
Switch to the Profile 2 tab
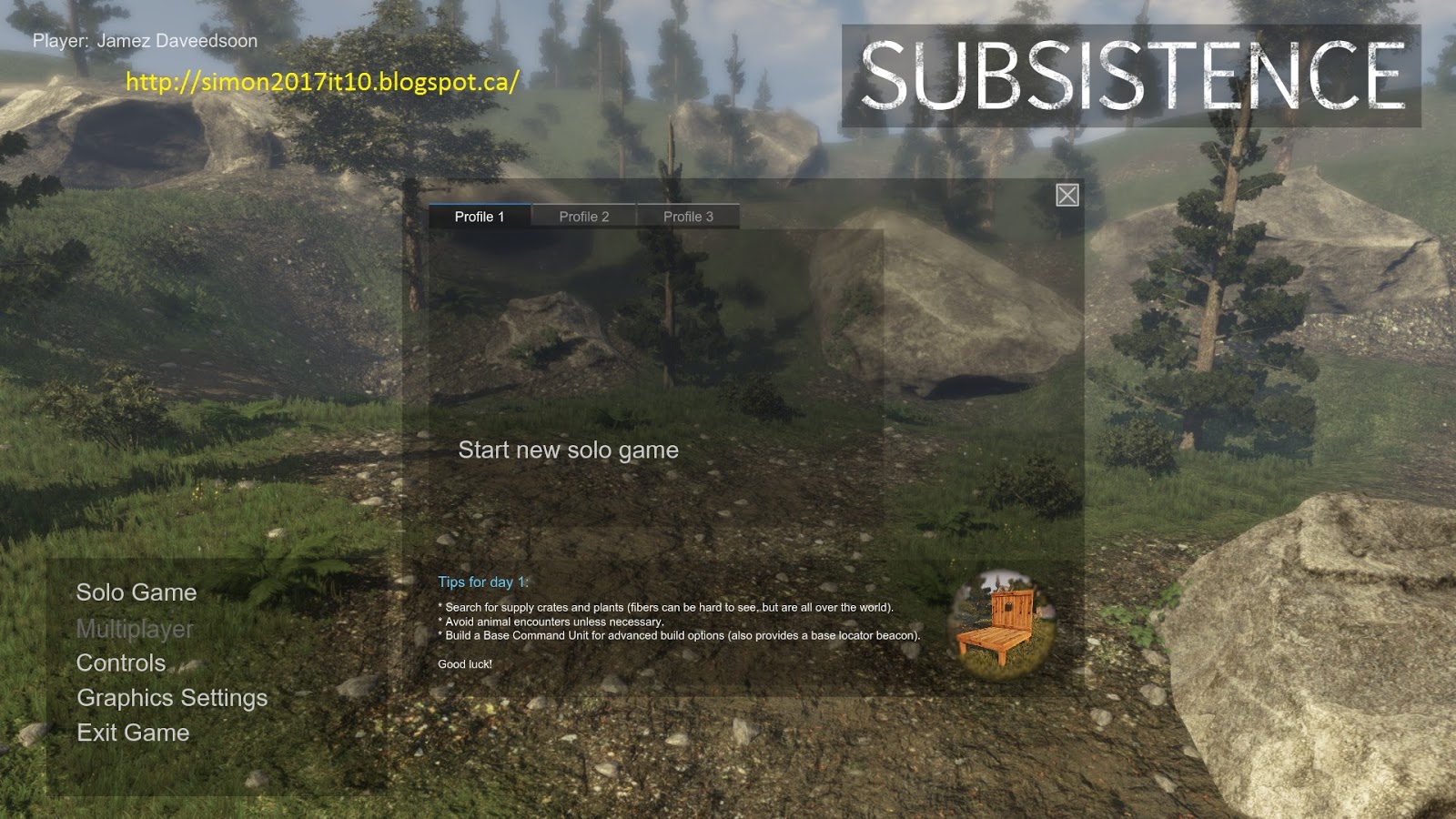pyautogui.click(x=585, y=216)
